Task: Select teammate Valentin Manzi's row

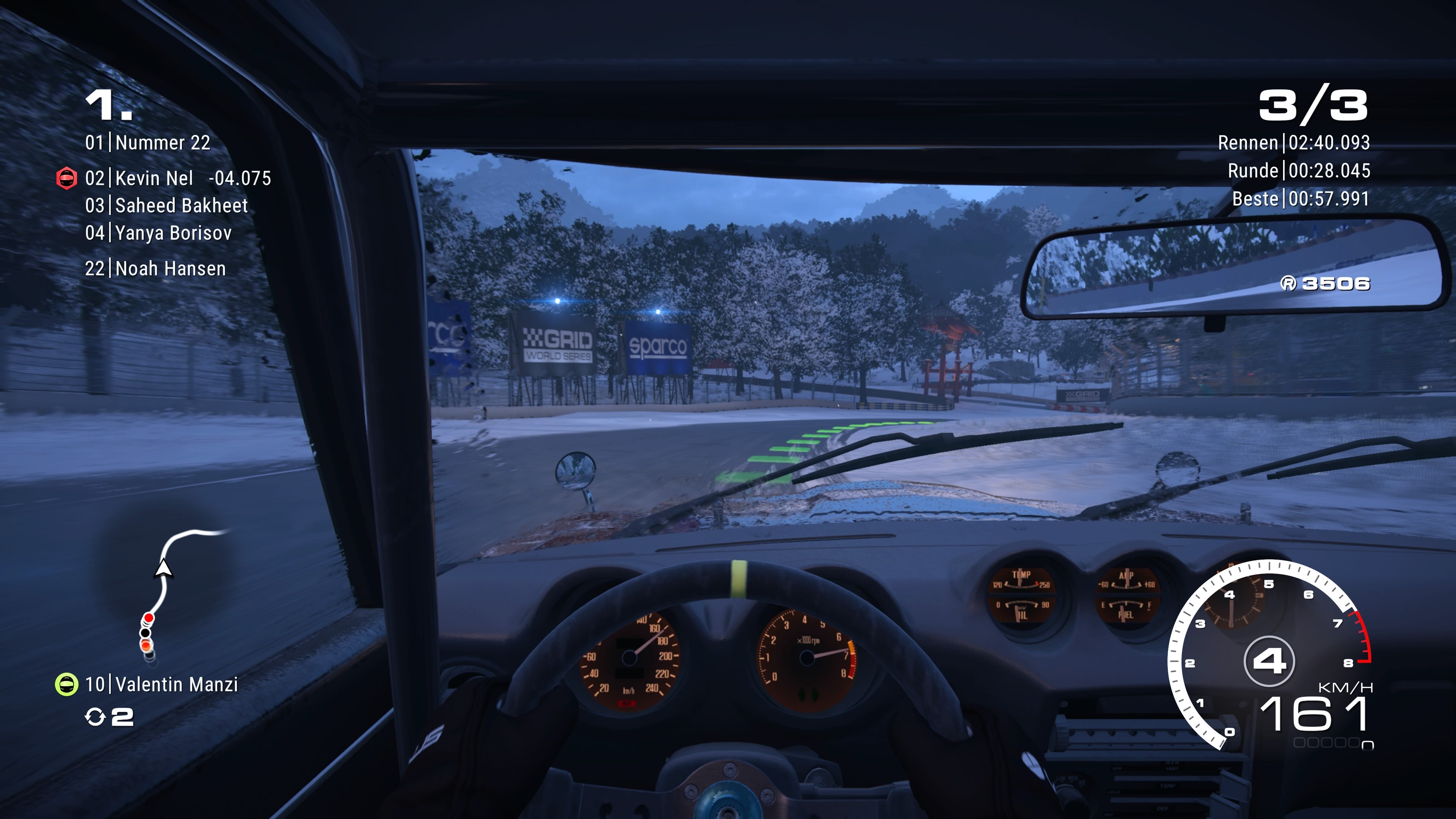Action: click(x=161, y=684)
